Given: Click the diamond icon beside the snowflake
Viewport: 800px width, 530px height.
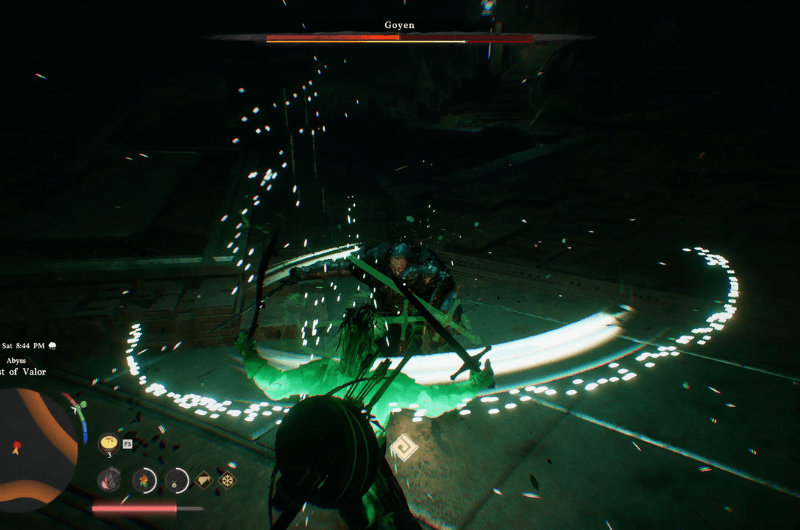Looking at the screenshot, I should pos(204,480).
